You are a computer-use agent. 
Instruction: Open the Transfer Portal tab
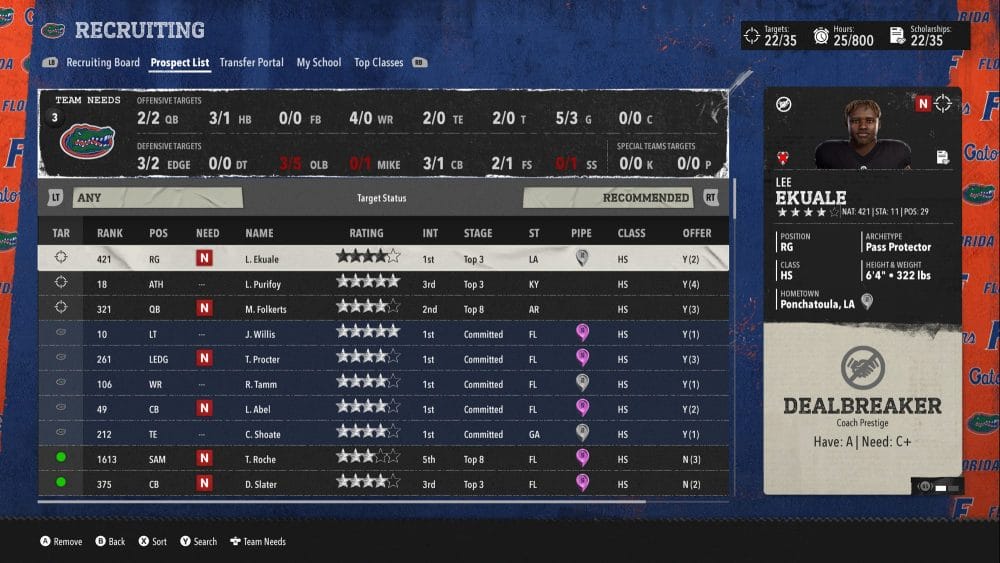[x=251, y=62]
